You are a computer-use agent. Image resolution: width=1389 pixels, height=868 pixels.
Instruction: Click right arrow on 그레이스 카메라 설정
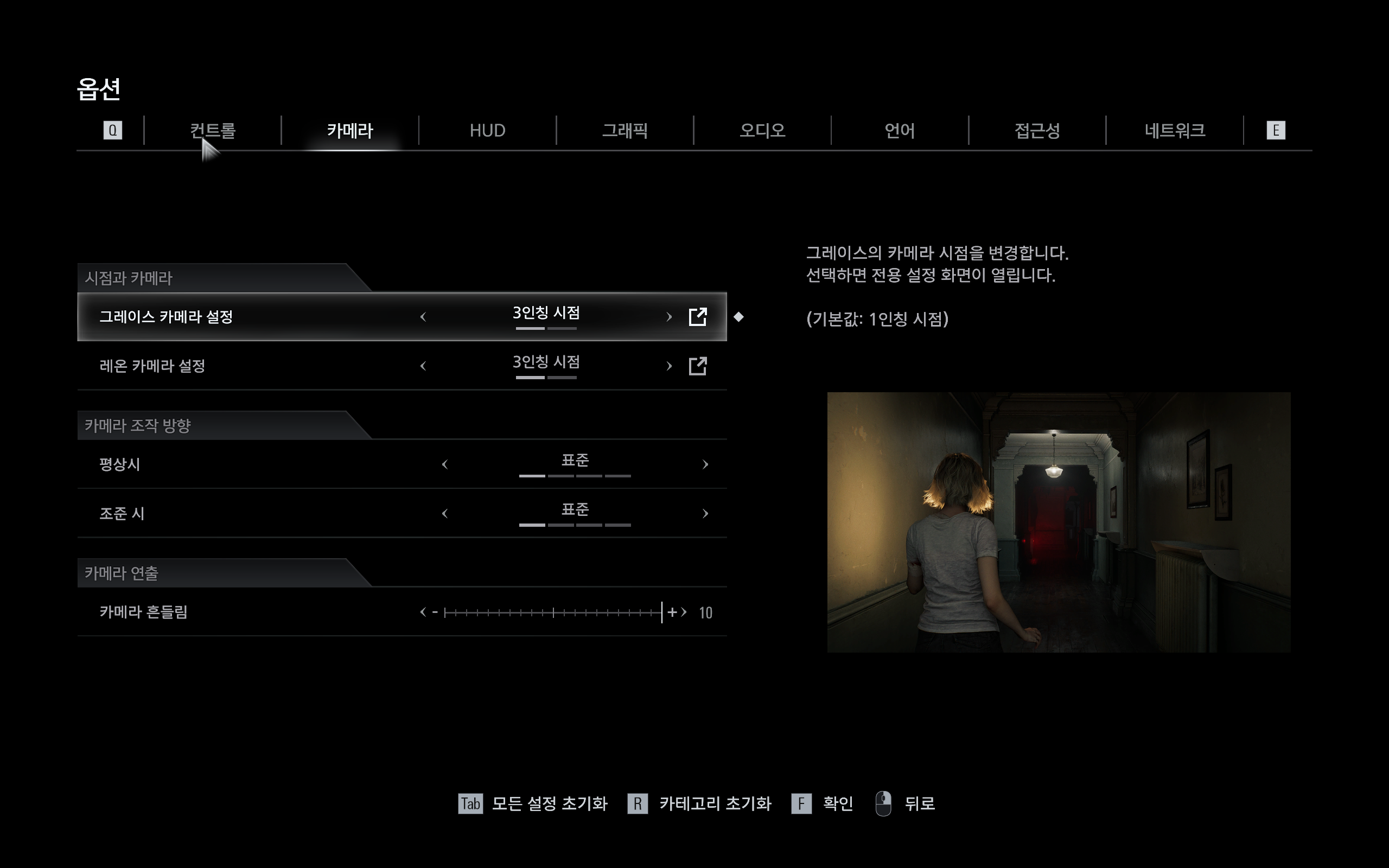tap(668, 317)
